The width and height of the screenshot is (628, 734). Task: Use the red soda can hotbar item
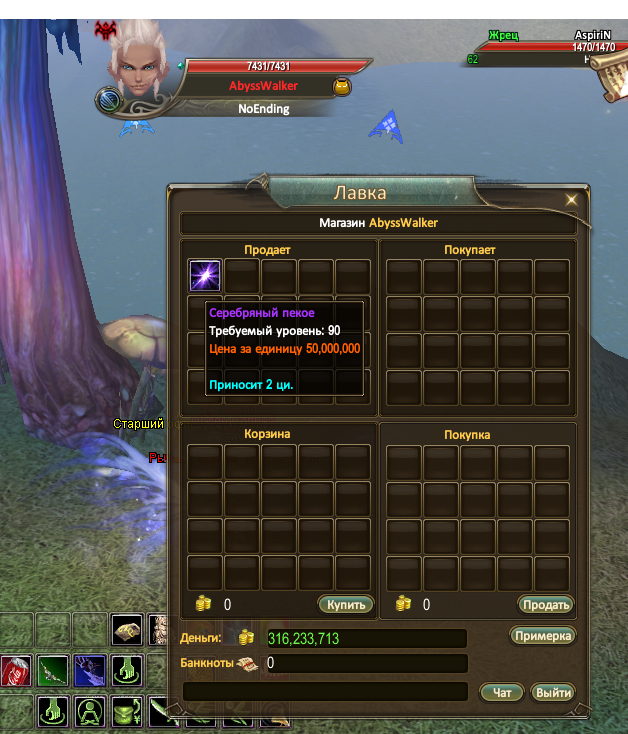pyautogui.click(x=16, y=671)
